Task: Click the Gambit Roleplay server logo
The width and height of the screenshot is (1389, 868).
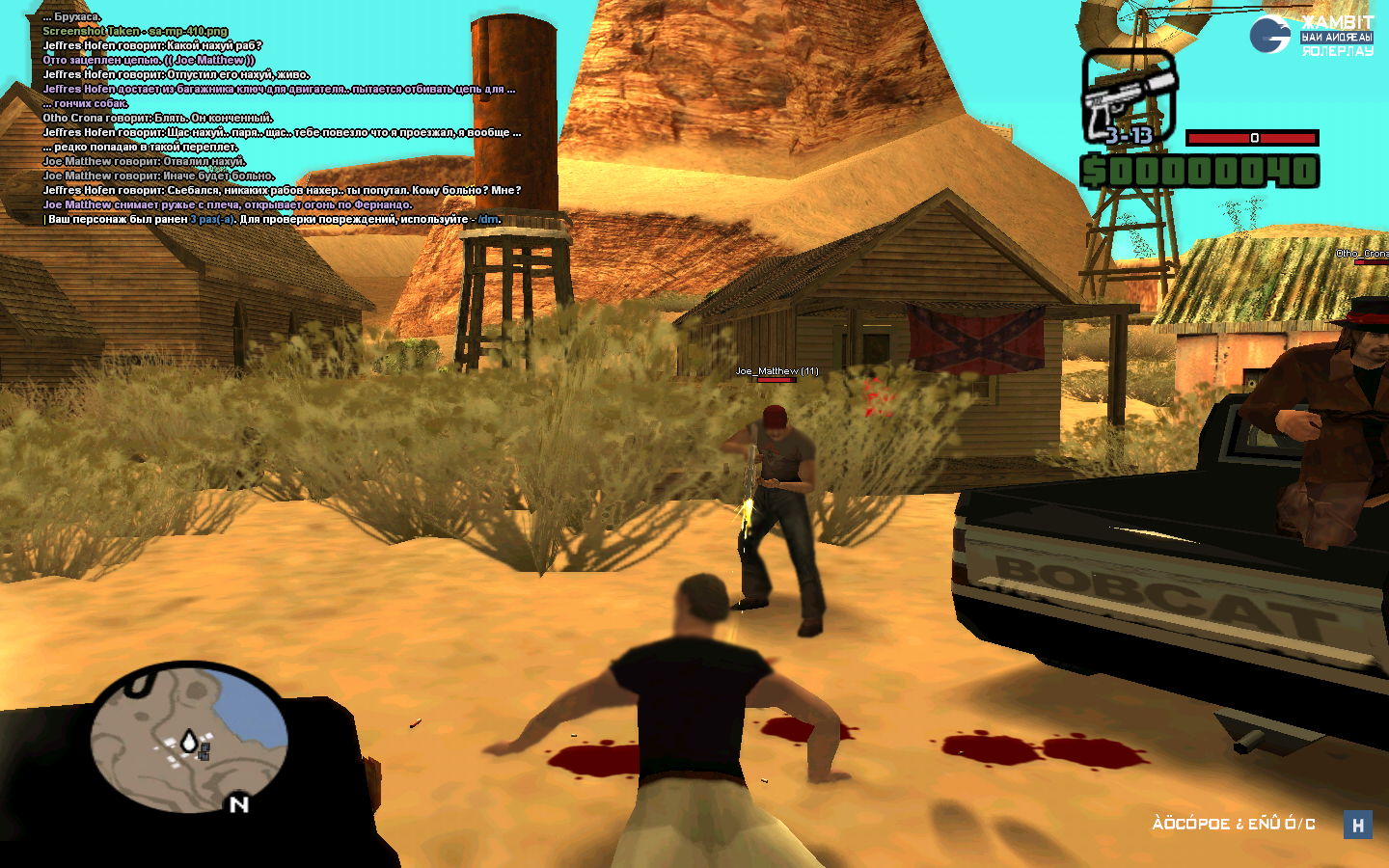Action: coord(1311,36)
